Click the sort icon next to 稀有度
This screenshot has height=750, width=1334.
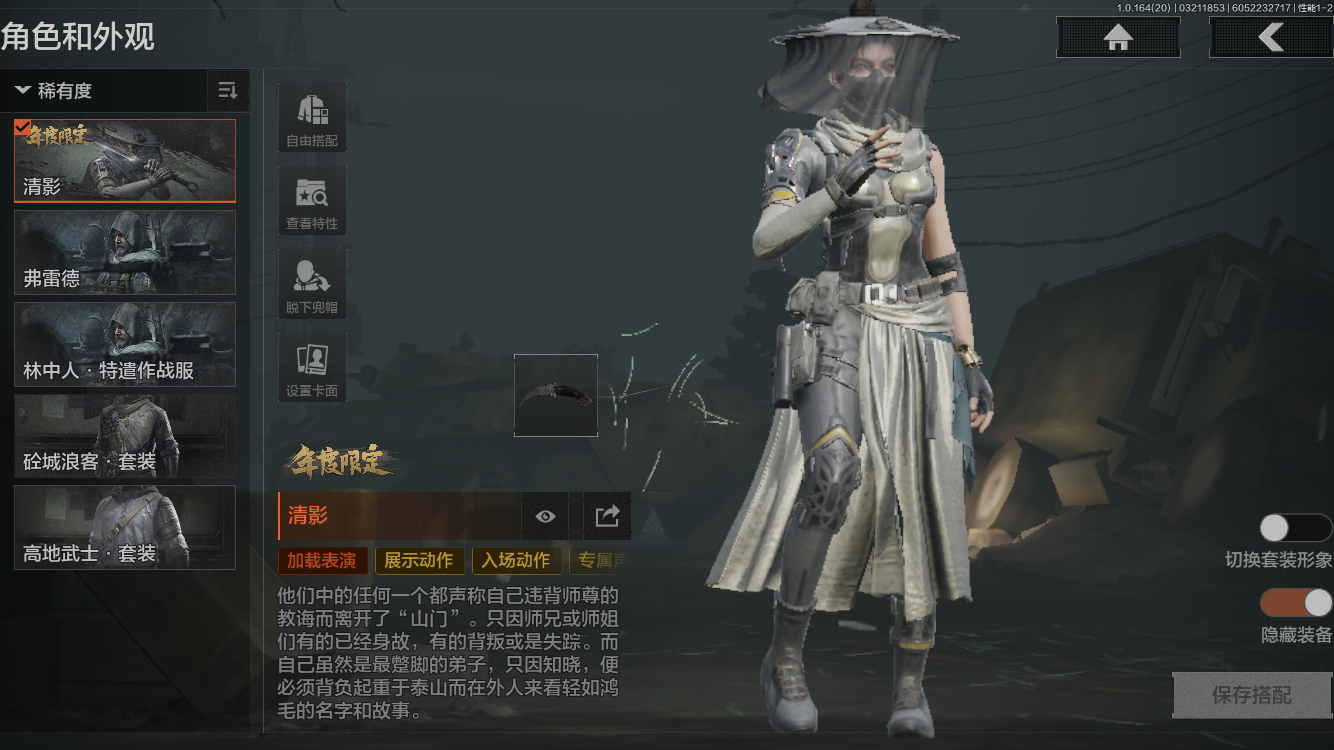(x=227, y=90)
